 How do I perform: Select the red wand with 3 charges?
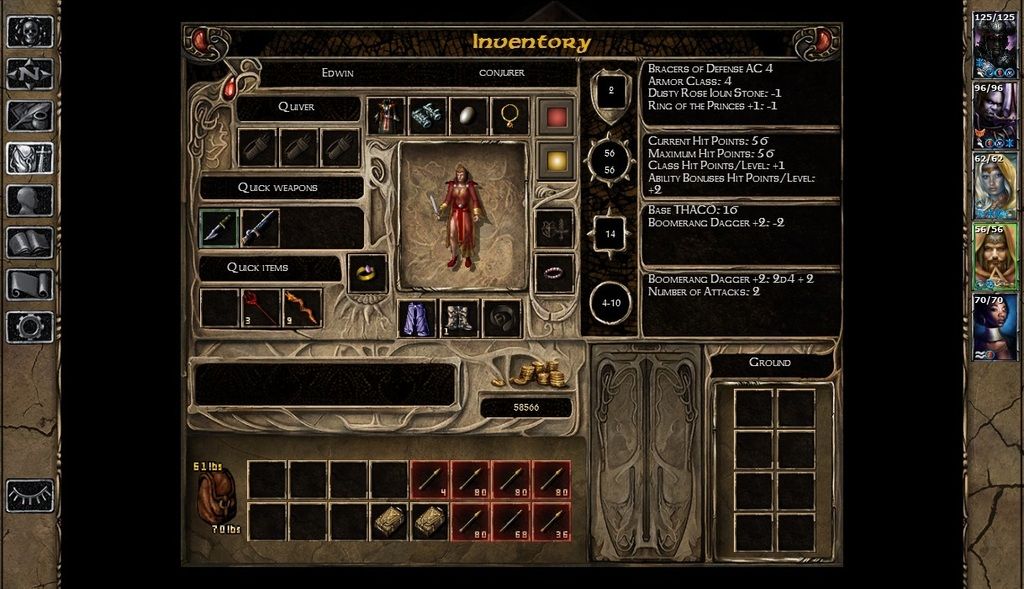pyautogui.click(x=261, y=307)
